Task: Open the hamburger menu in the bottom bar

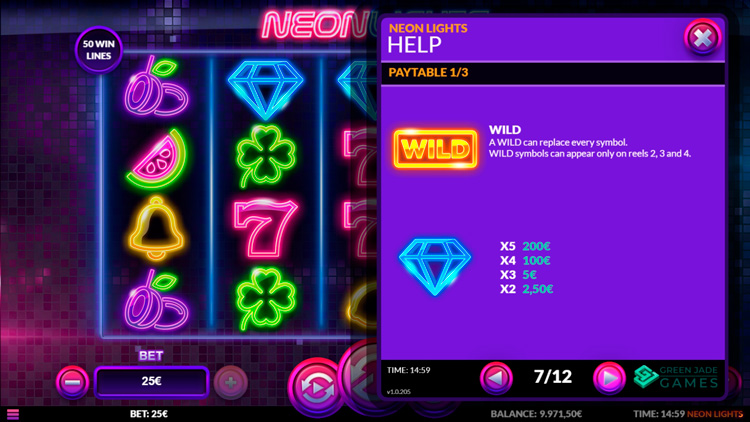Action: [x=13, y=414]
